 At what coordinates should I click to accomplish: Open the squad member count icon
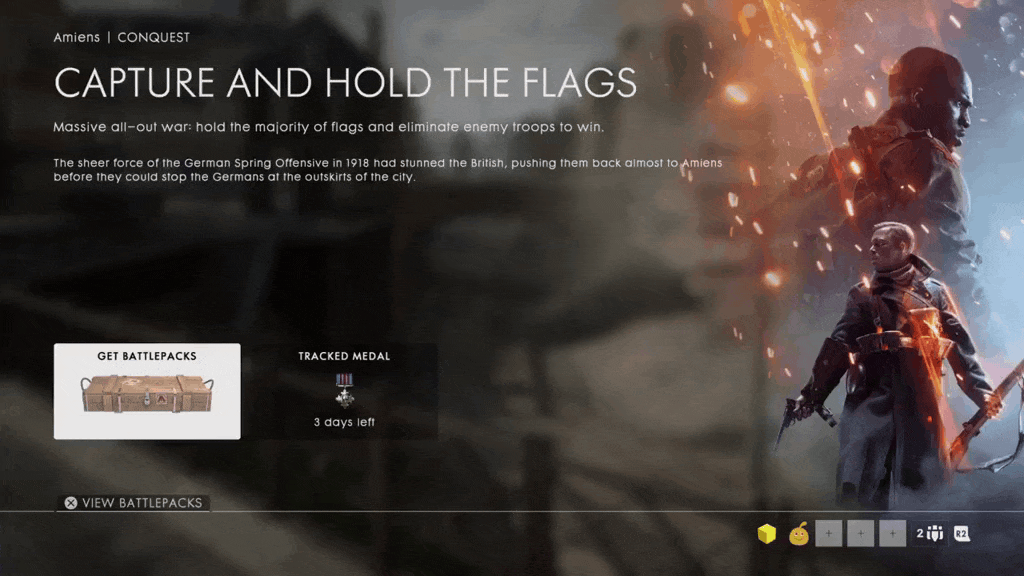930,534
